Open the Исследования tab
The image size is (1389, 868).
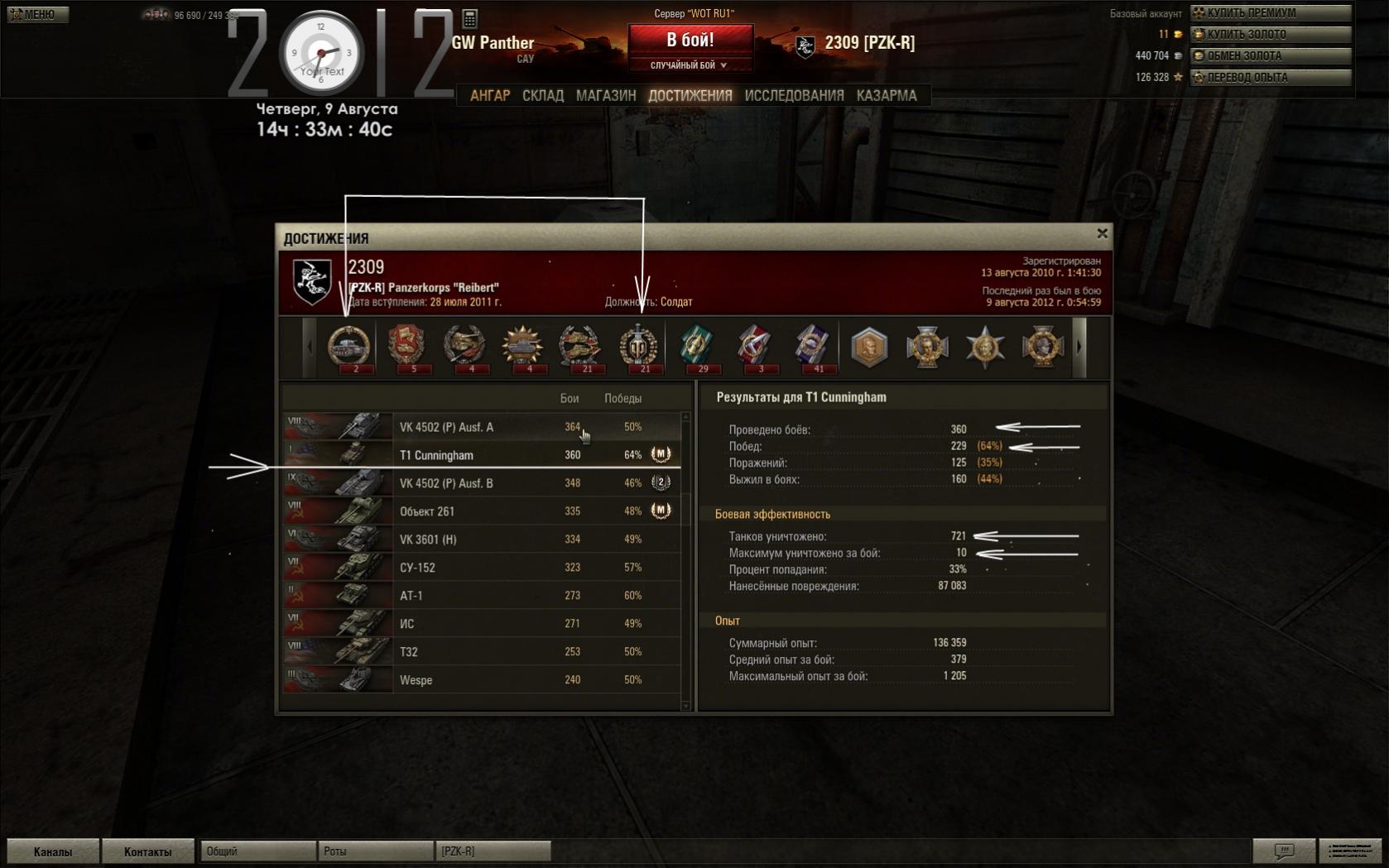(794, 96)
